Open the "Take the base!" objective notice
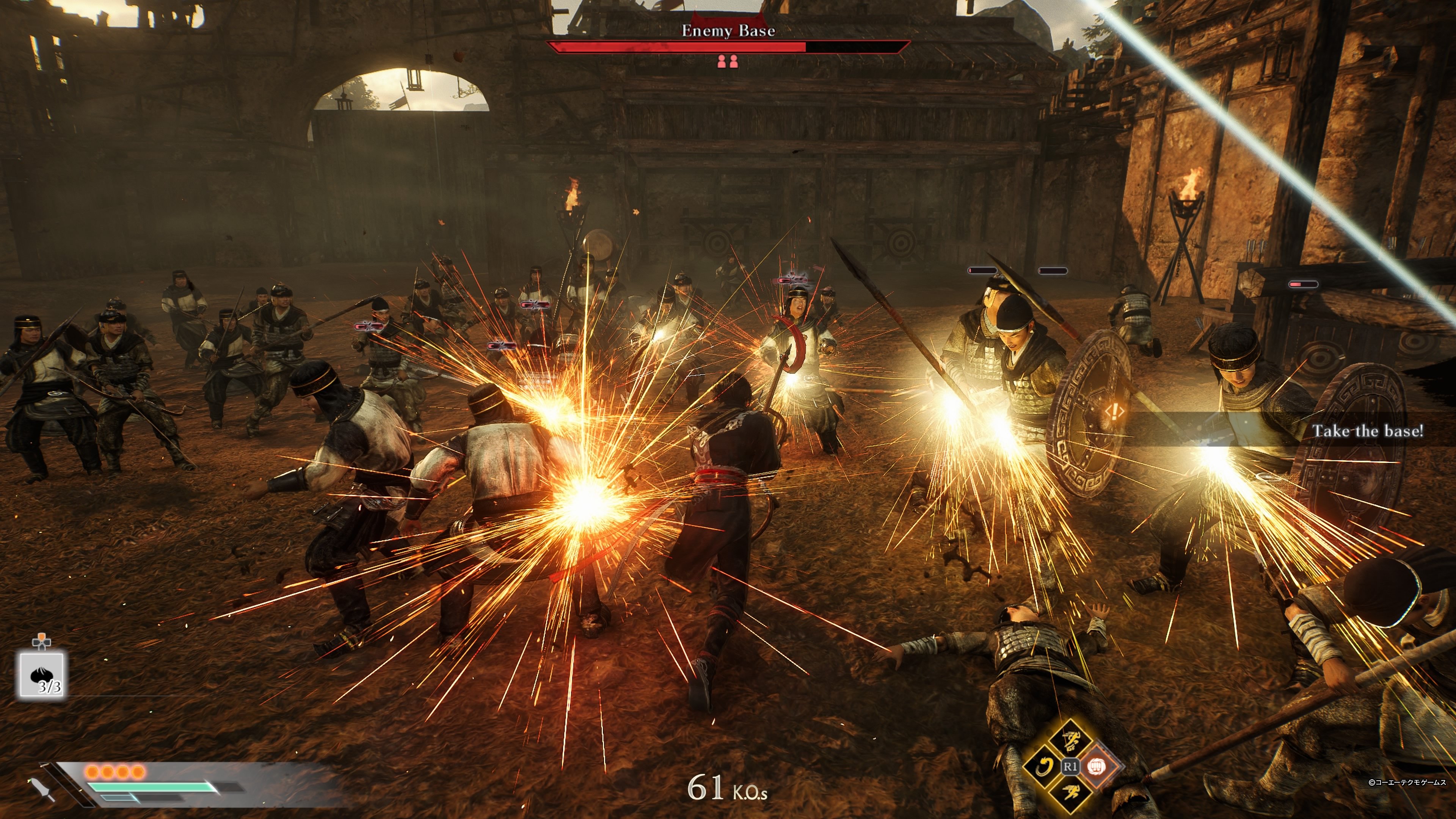 click(1367, 431)
